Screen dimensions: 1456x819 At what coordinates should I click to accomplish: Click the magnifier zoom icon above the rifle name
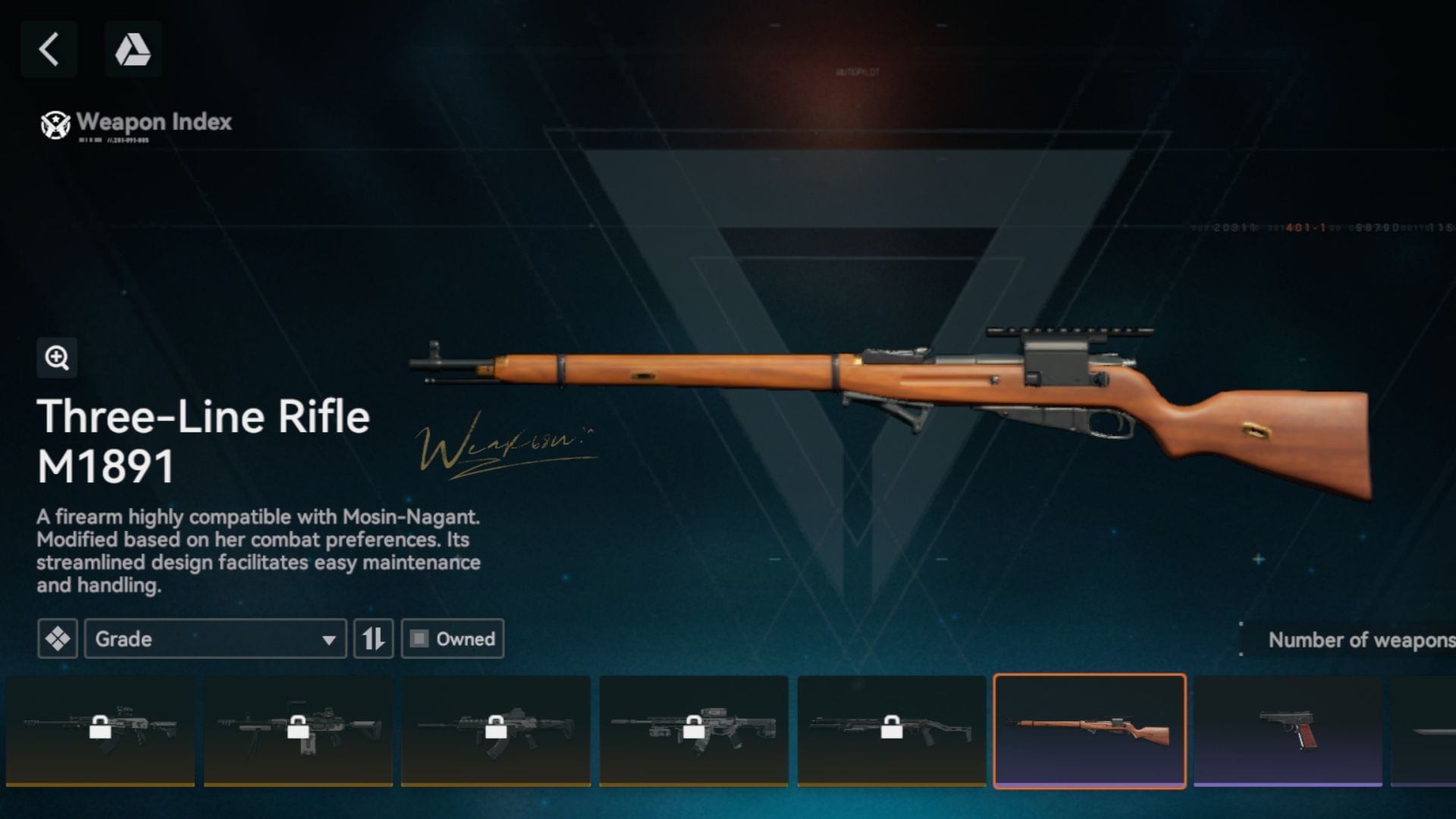[57, 358]
